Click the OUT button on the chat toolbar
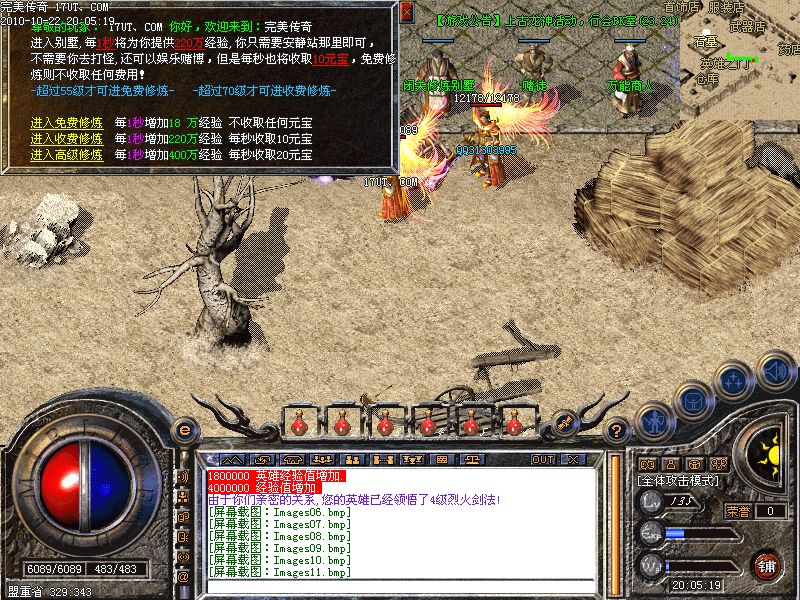 [x=543, y=459]
